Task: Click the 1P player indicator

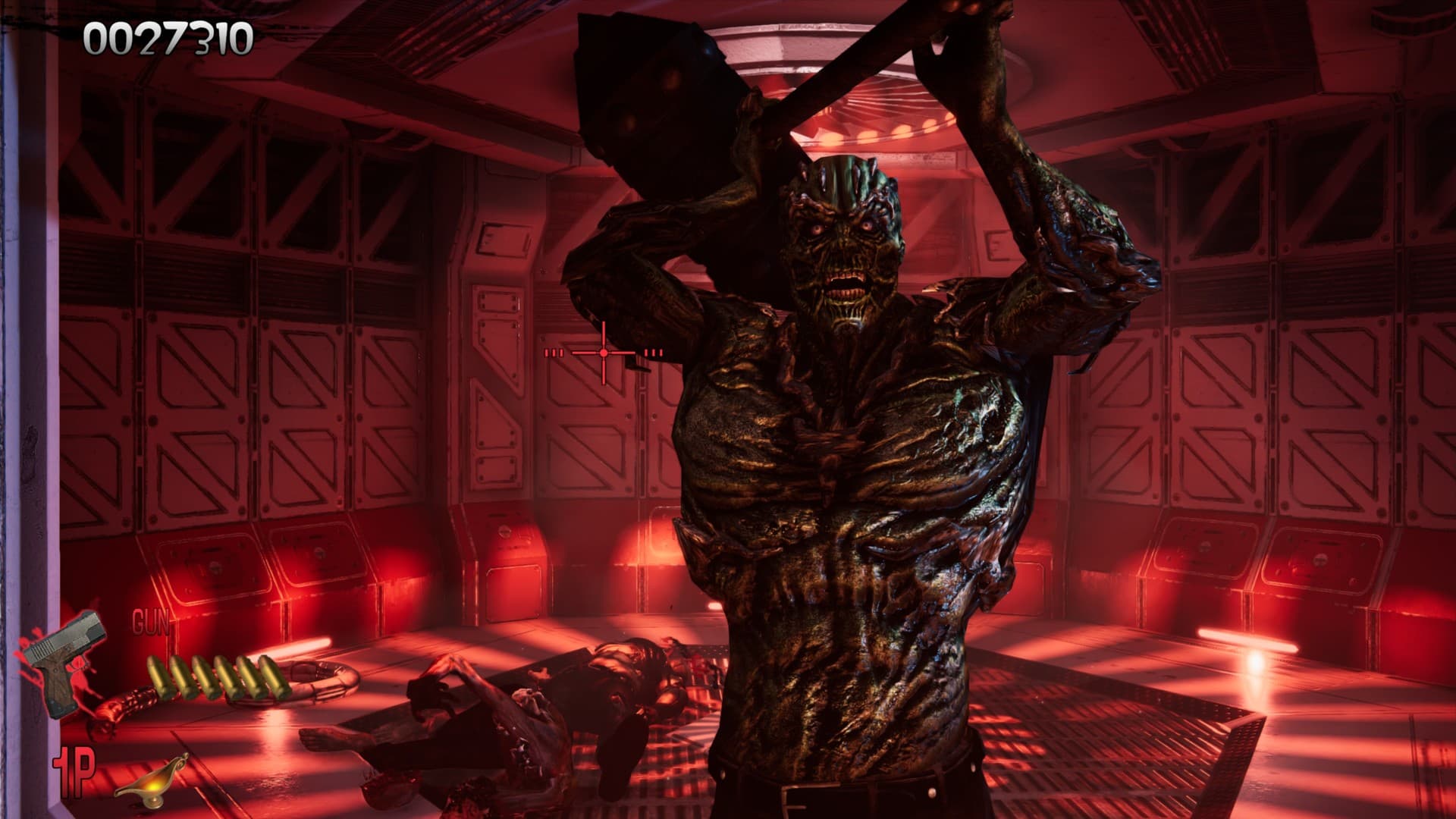Action: [x=74, y=772]
